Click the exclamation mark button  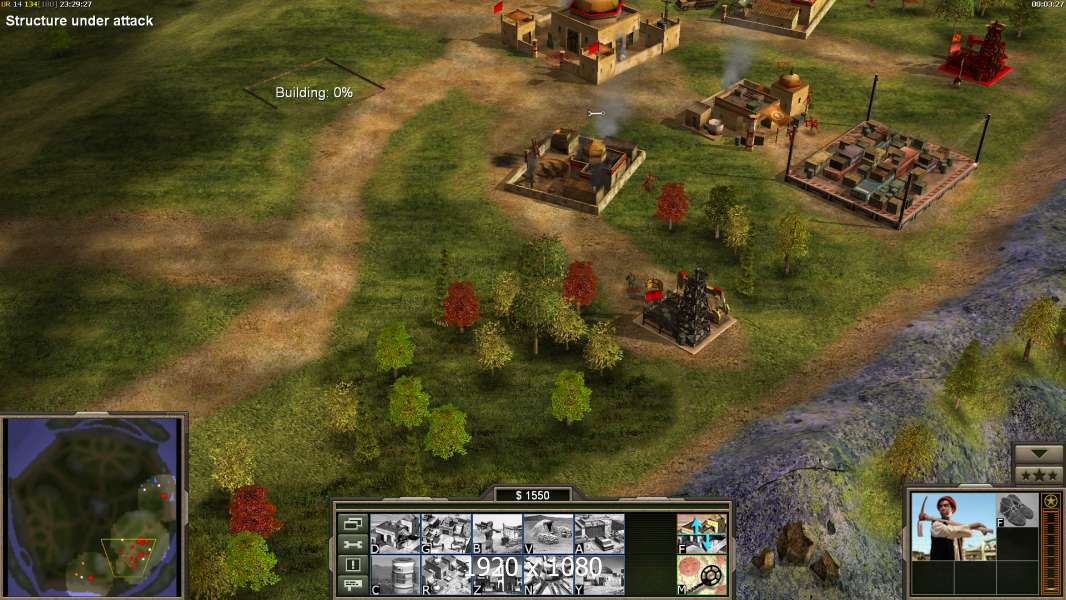point(352,565)
